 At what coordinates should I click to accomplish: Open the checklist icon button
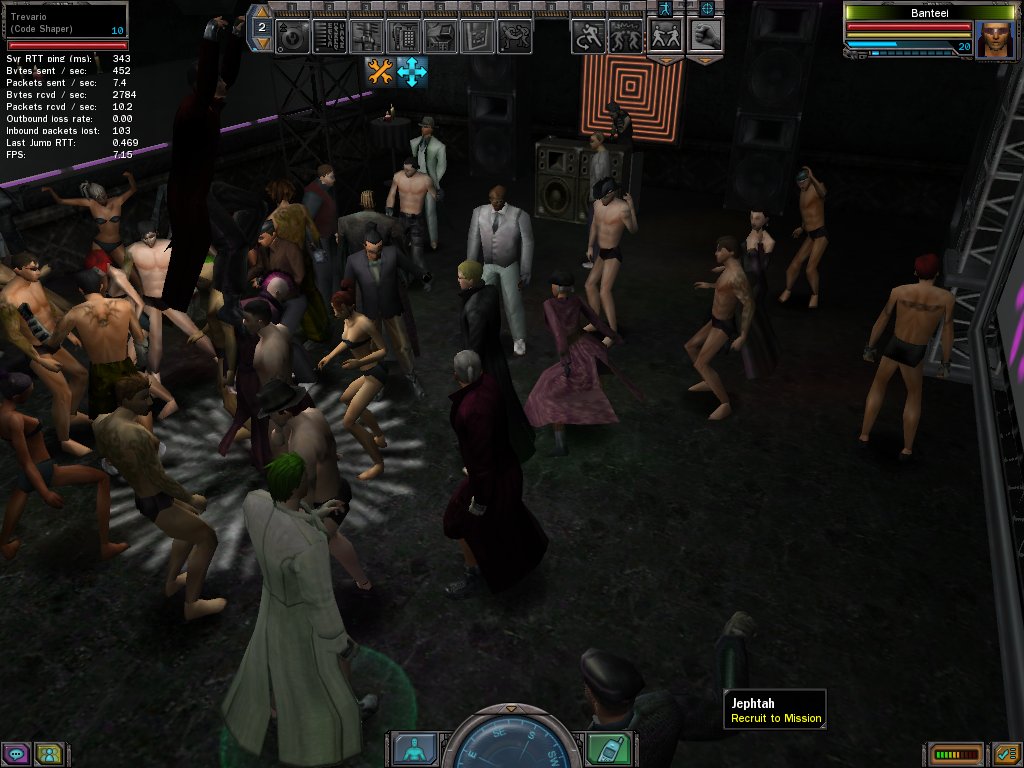click(1006, 753)
